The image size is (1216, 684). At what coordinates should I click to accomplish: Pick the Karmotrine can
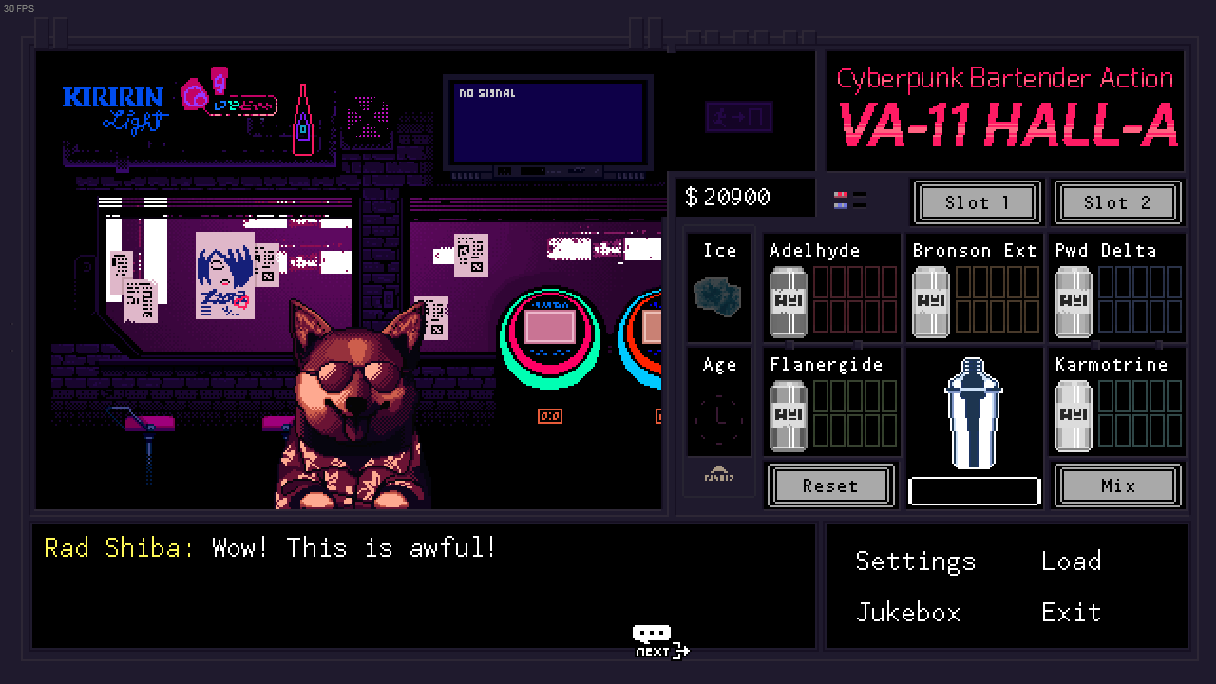[x=1074, y=415]
